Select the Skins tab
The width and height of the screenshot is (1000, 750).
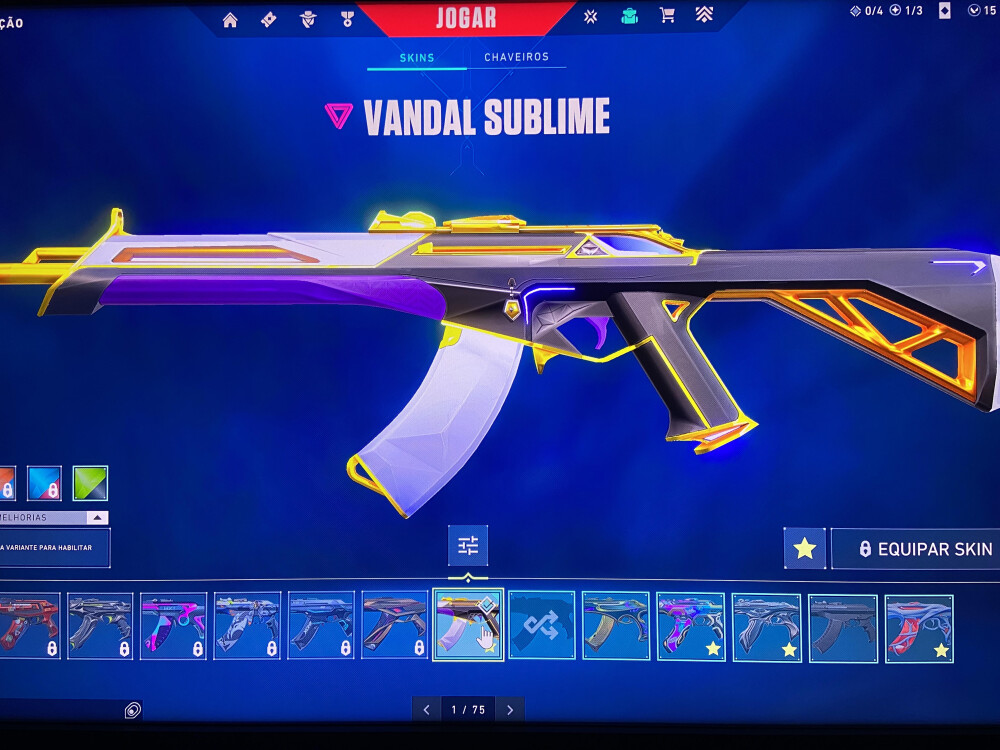tap(417, 58)
